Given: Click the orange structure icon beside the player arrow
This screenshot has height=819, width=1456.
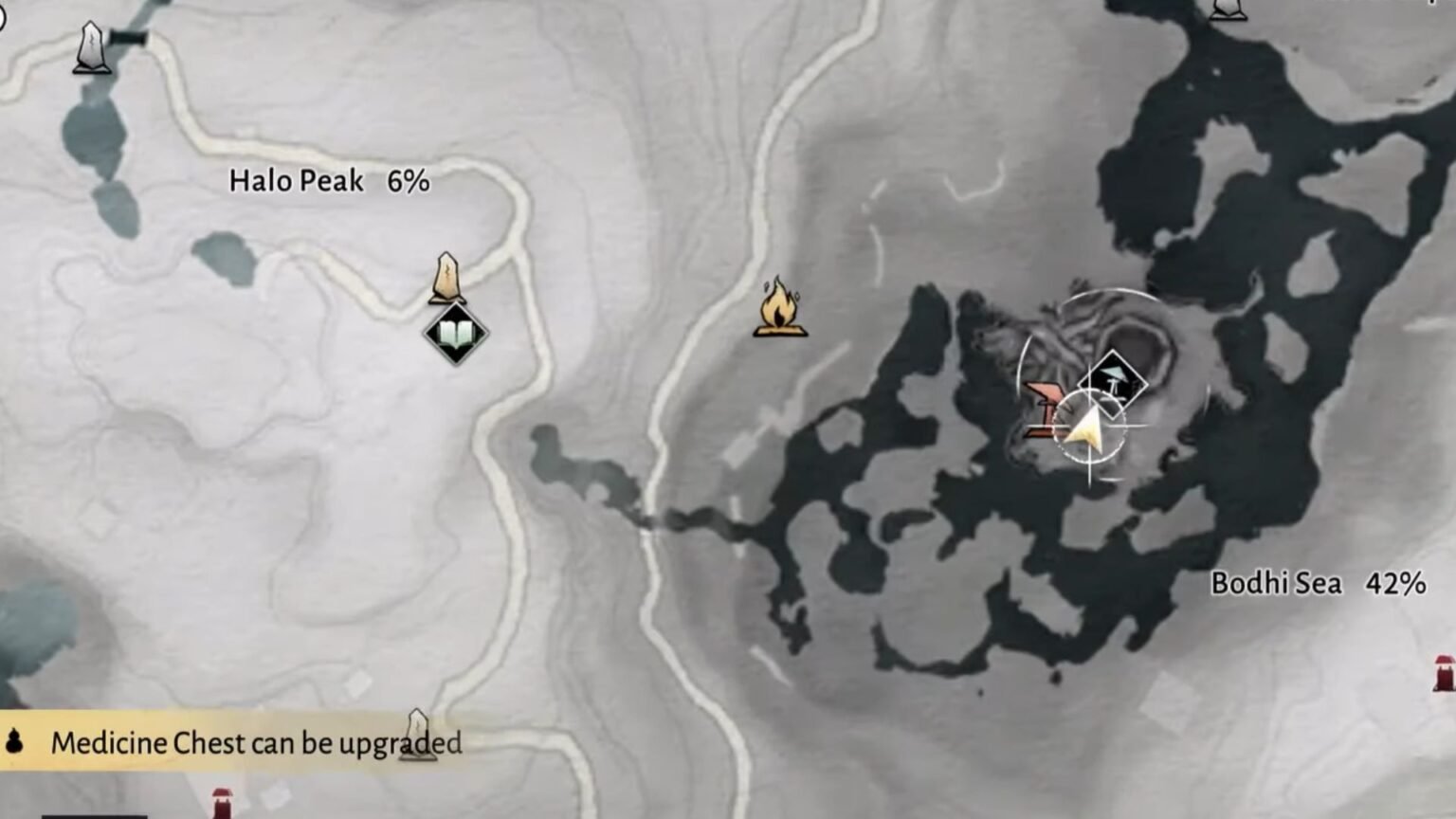Looking at the screenshot, I should [1041, 409].
